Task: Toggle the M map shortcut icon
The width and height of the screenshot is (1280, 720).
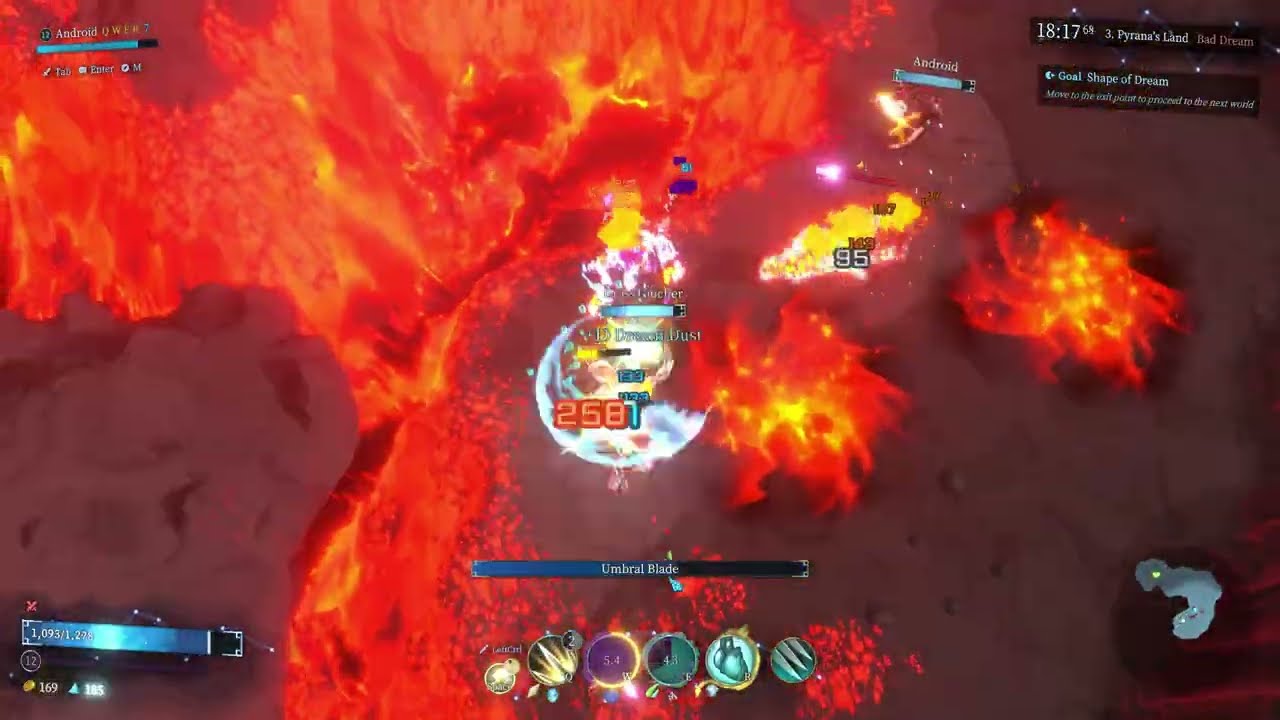Action: tap(126, 69)
